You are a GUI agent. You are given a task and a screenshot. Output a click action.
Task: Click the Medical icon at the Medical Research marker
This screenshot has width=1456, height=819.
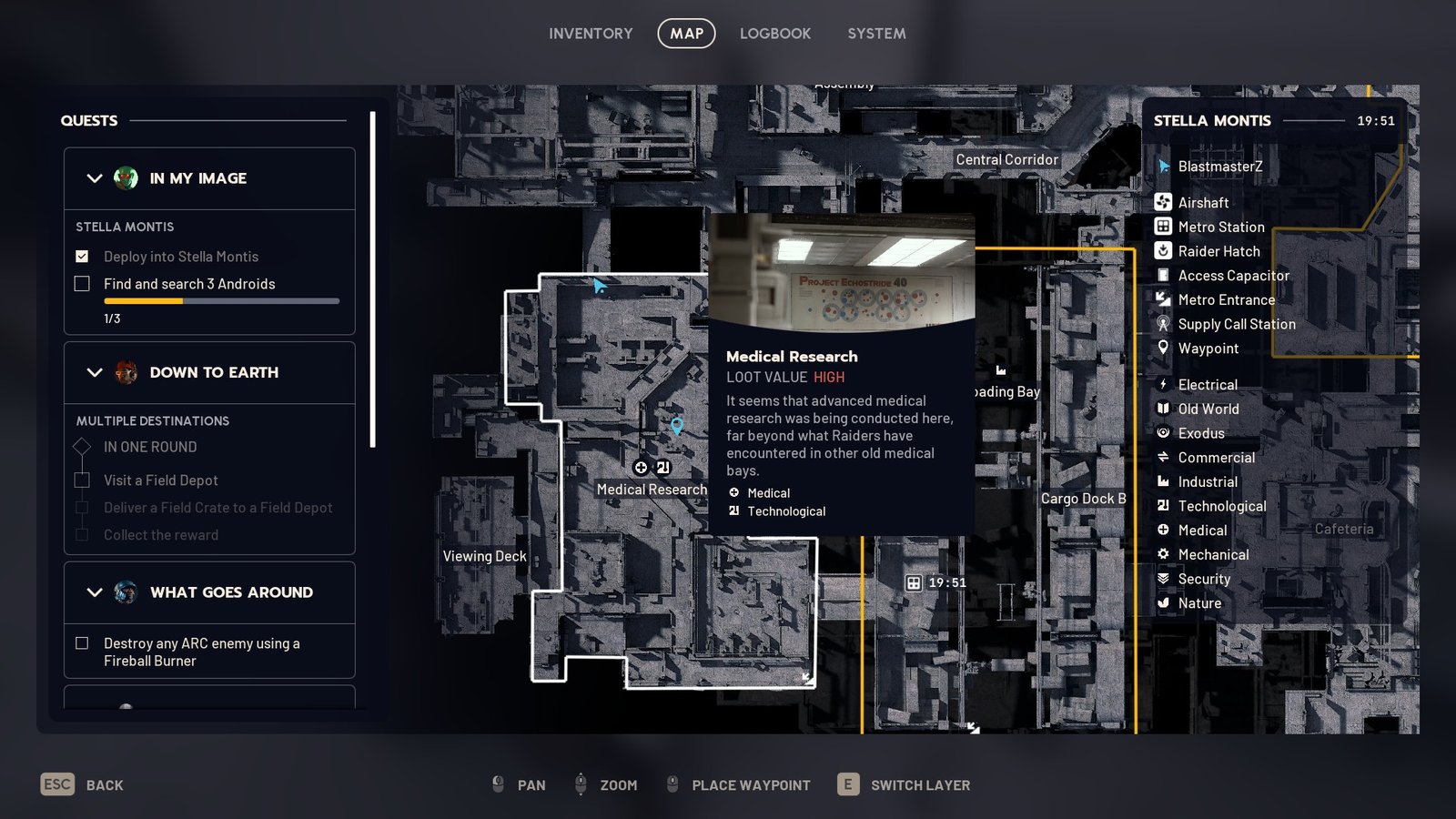[641, 467]
